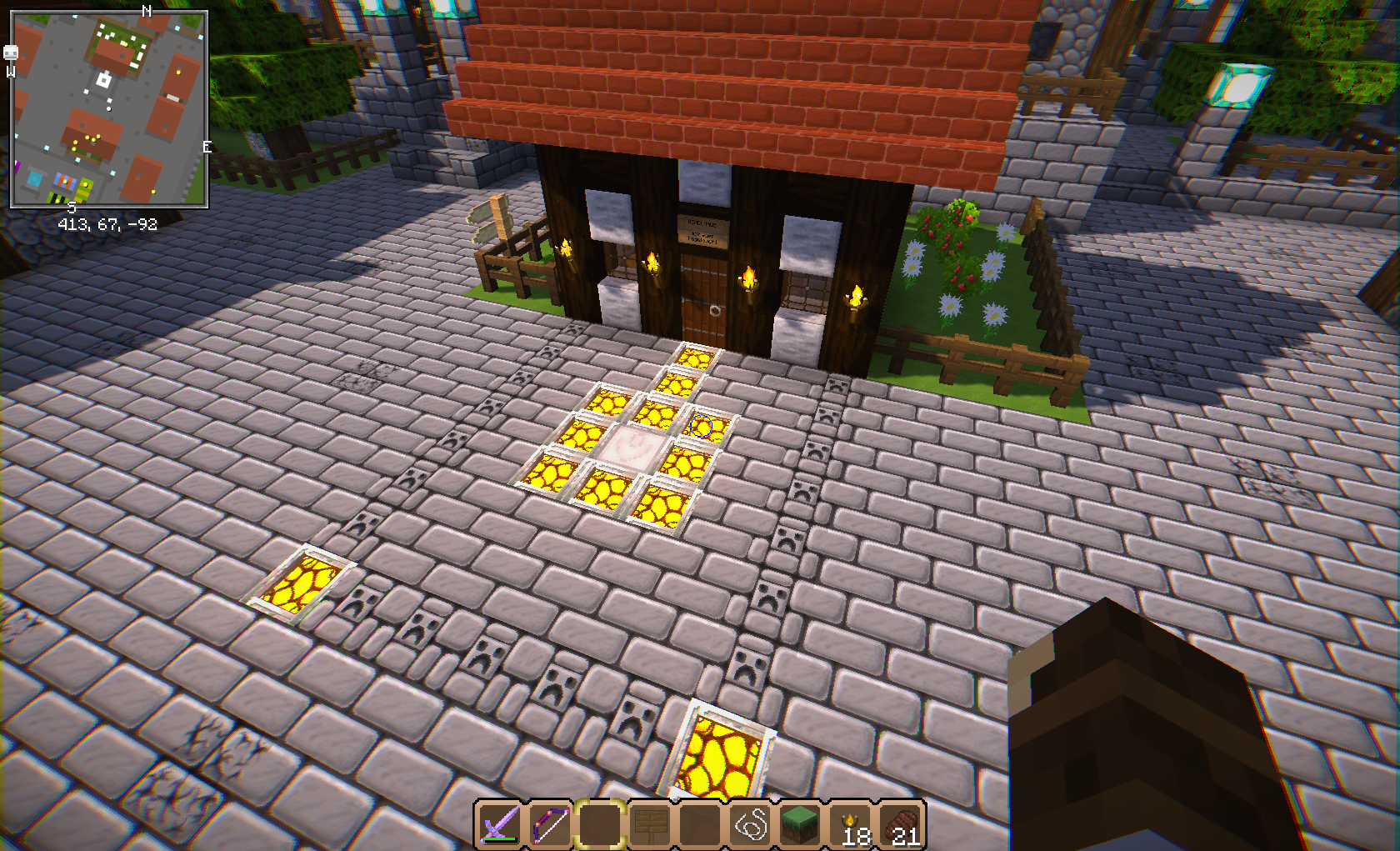Select the string item slot
The height and width of the screenshot is (851, 1400).
pyautogui.click(x=750, y=825)
